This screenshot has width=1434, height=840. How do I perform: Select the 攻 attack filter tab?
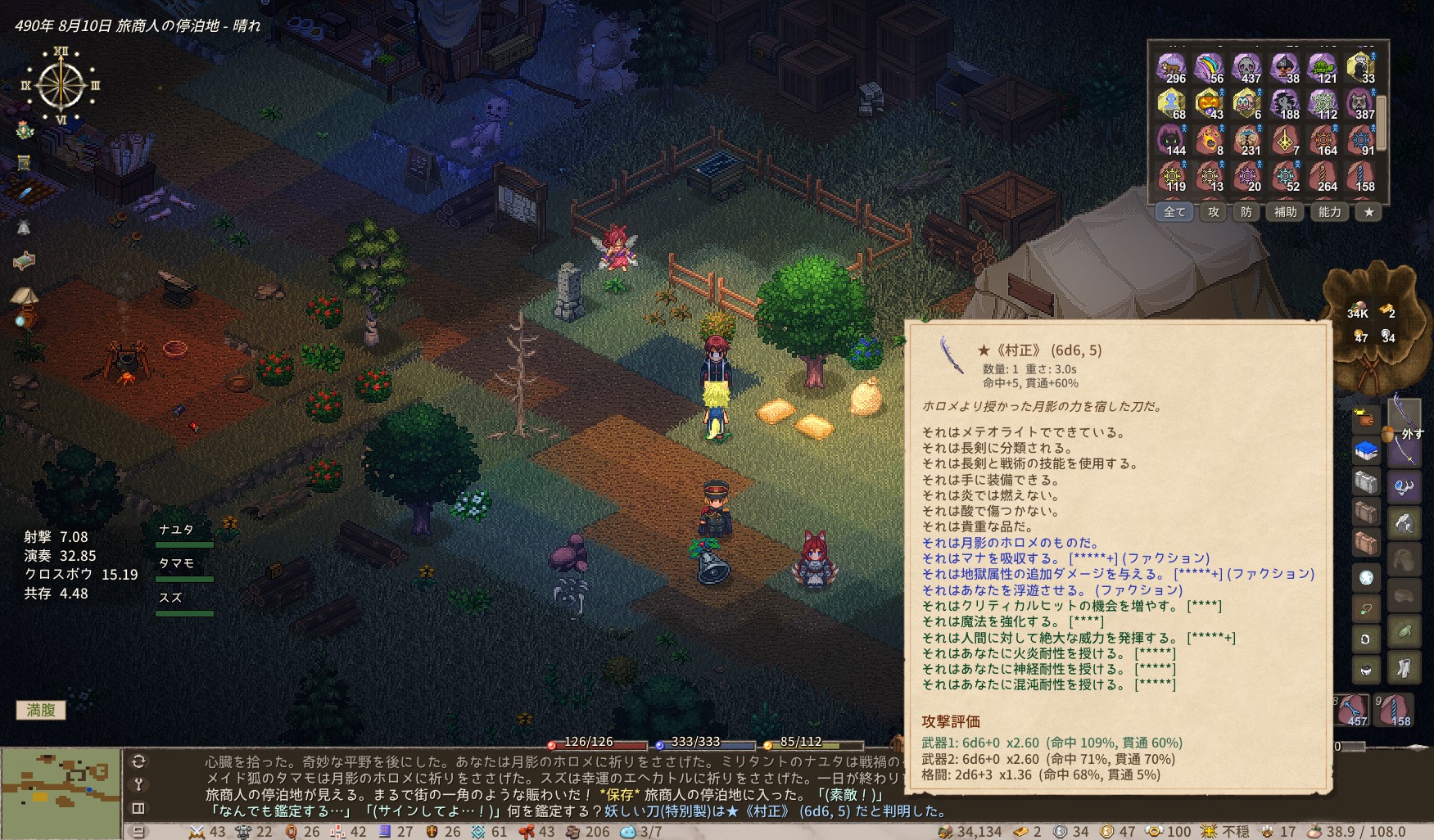click(x=1214, y=212)
